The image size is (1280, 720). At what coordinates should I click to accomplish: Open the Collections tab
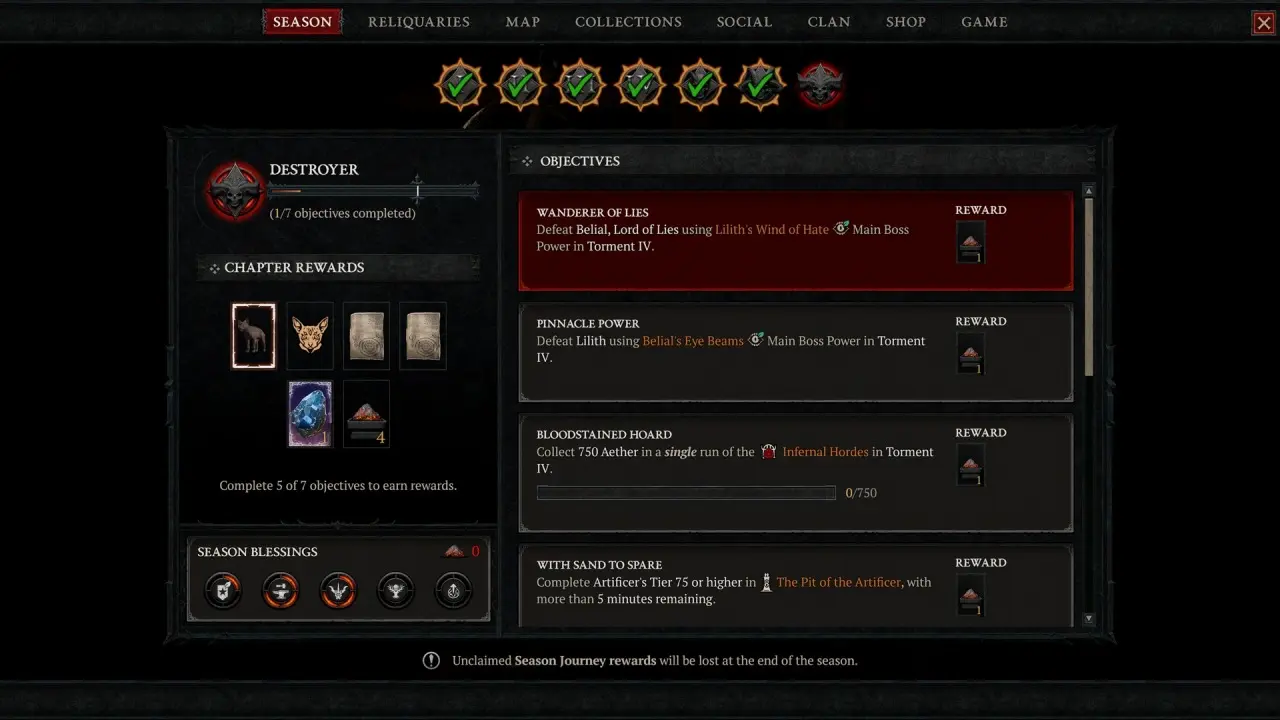click(x=628, y=22)
